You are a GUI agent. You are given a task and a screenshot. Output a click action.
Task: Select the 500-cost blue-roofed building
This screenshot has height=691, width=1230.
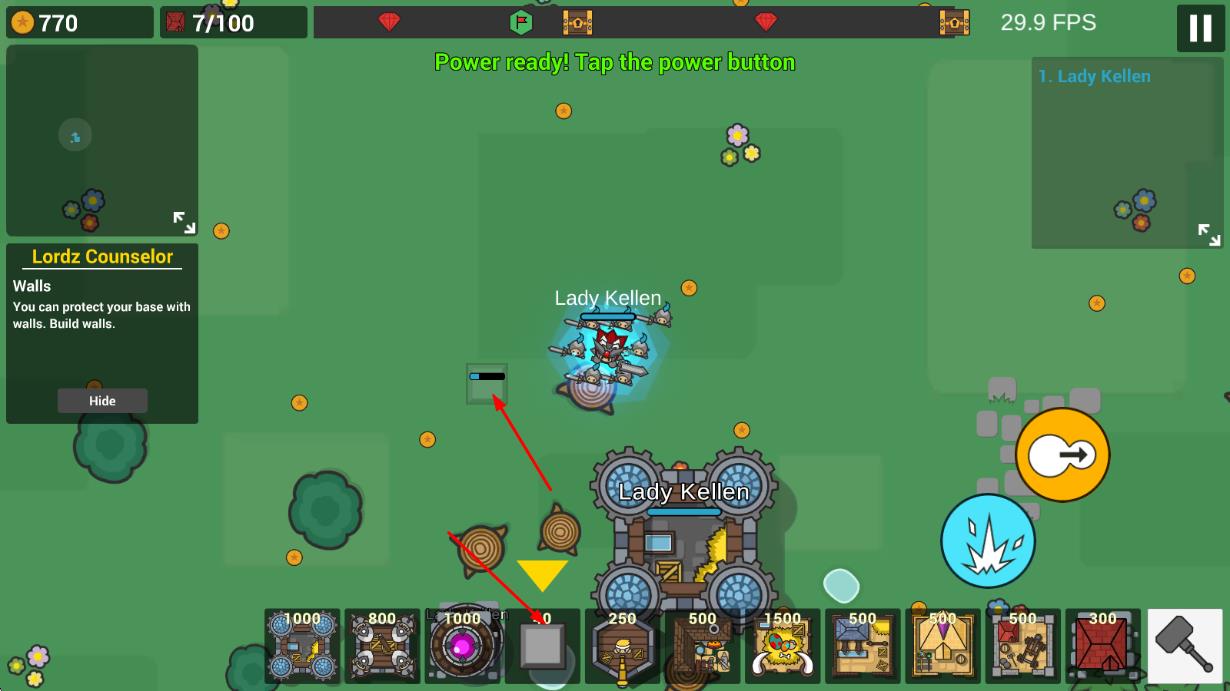coord(862,646)
